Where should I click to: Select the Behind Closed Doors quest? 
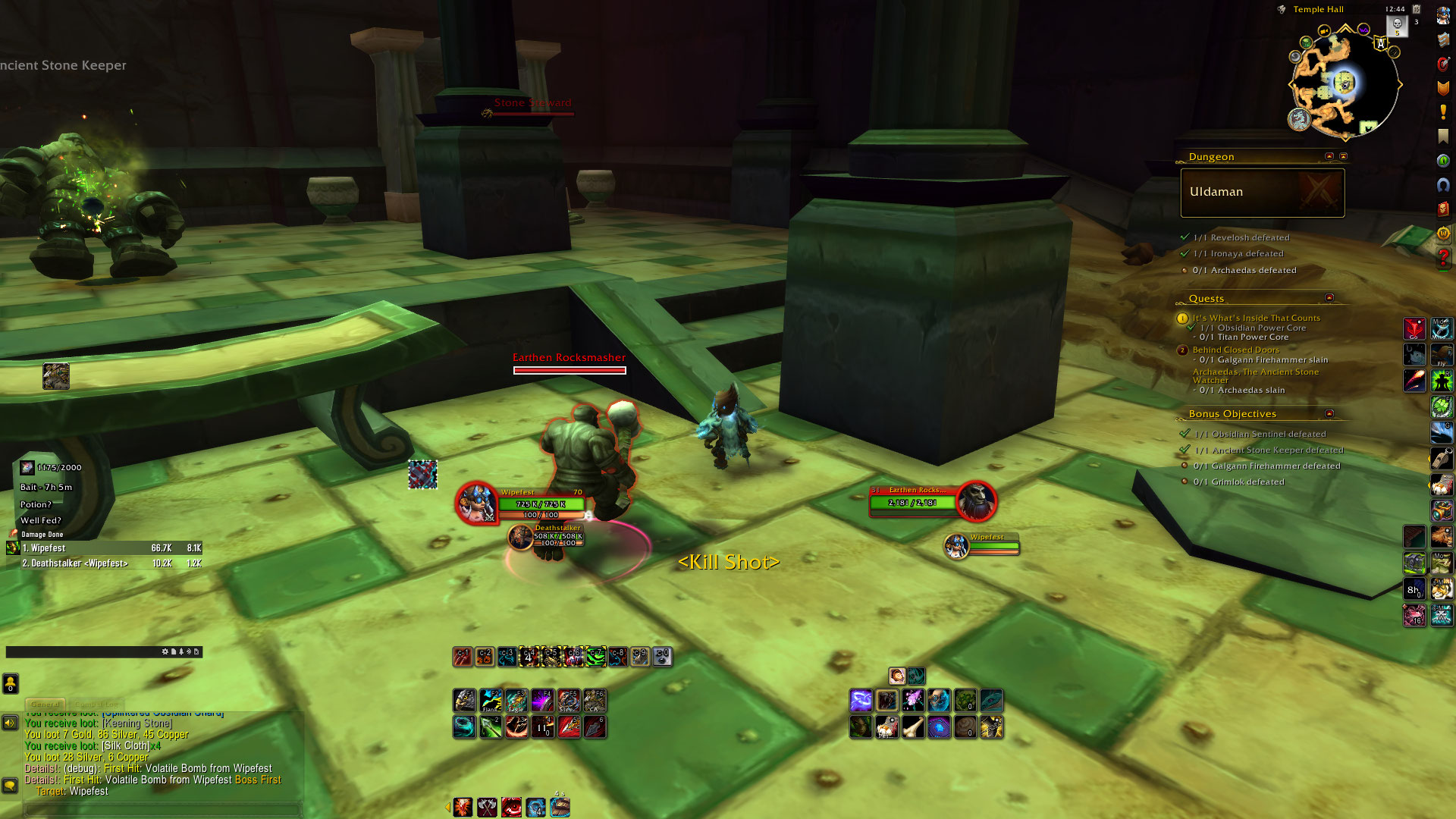[x=1235, y=350]
